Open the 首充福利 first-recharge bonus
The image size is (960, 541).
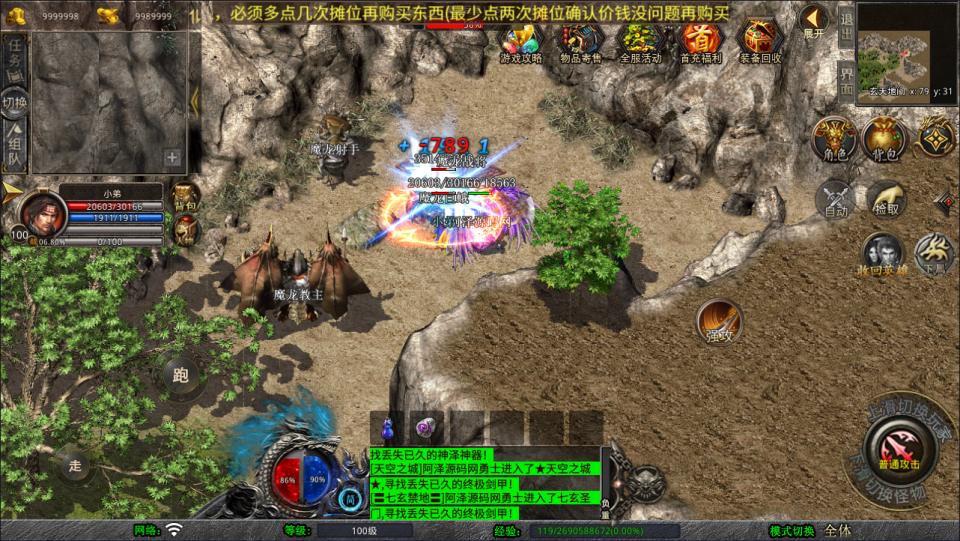click(701, 41)
